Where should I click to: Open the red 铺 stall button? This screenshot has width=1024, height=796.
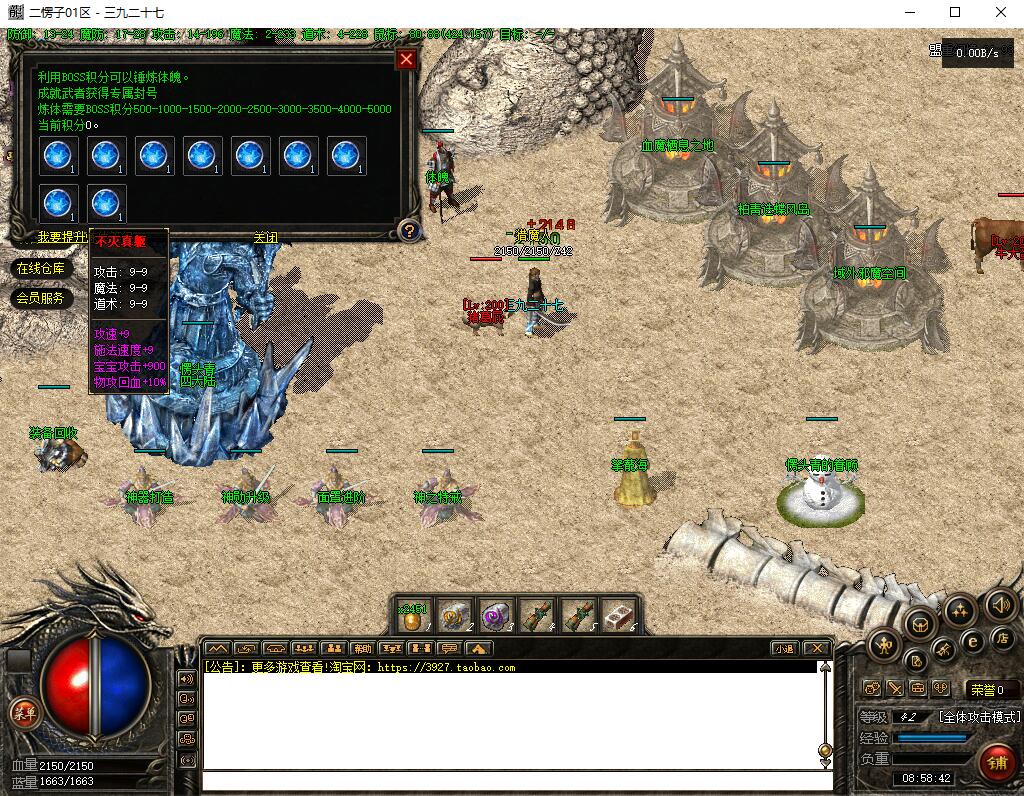click(996, 763)
